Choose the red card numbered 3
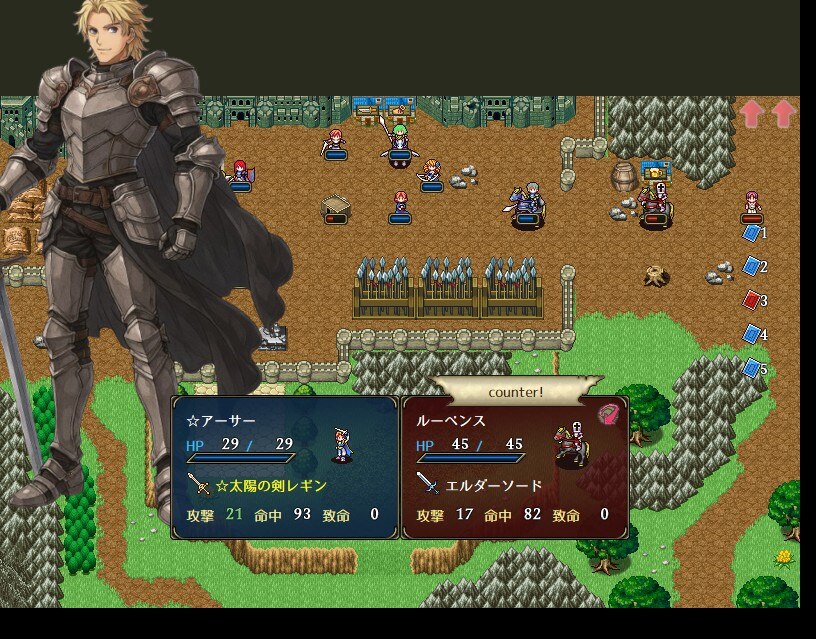 (x=752, y=299)
